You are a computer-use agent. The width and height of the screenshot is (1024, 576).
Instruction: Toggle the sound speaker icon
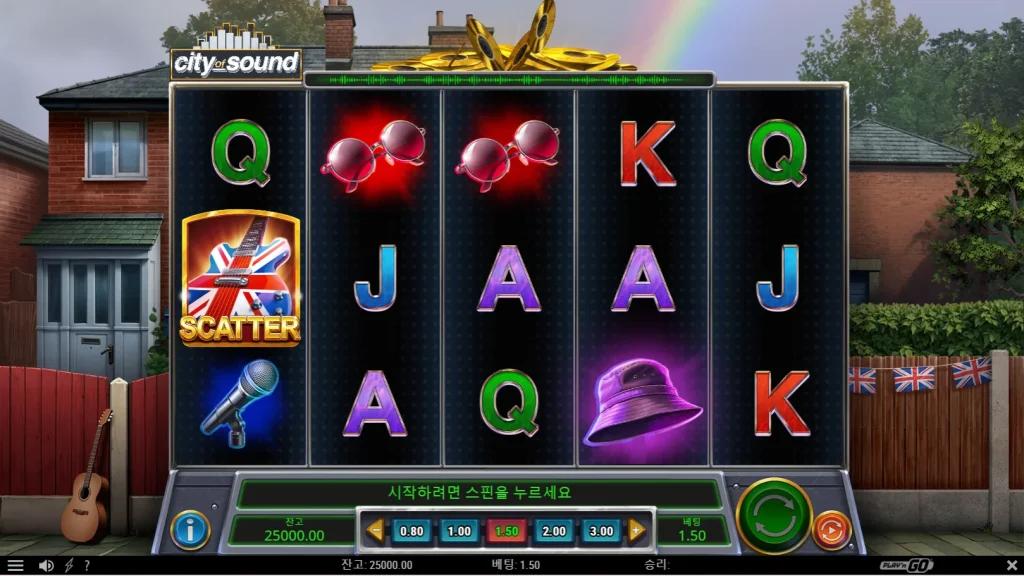[x=45, y=565]
